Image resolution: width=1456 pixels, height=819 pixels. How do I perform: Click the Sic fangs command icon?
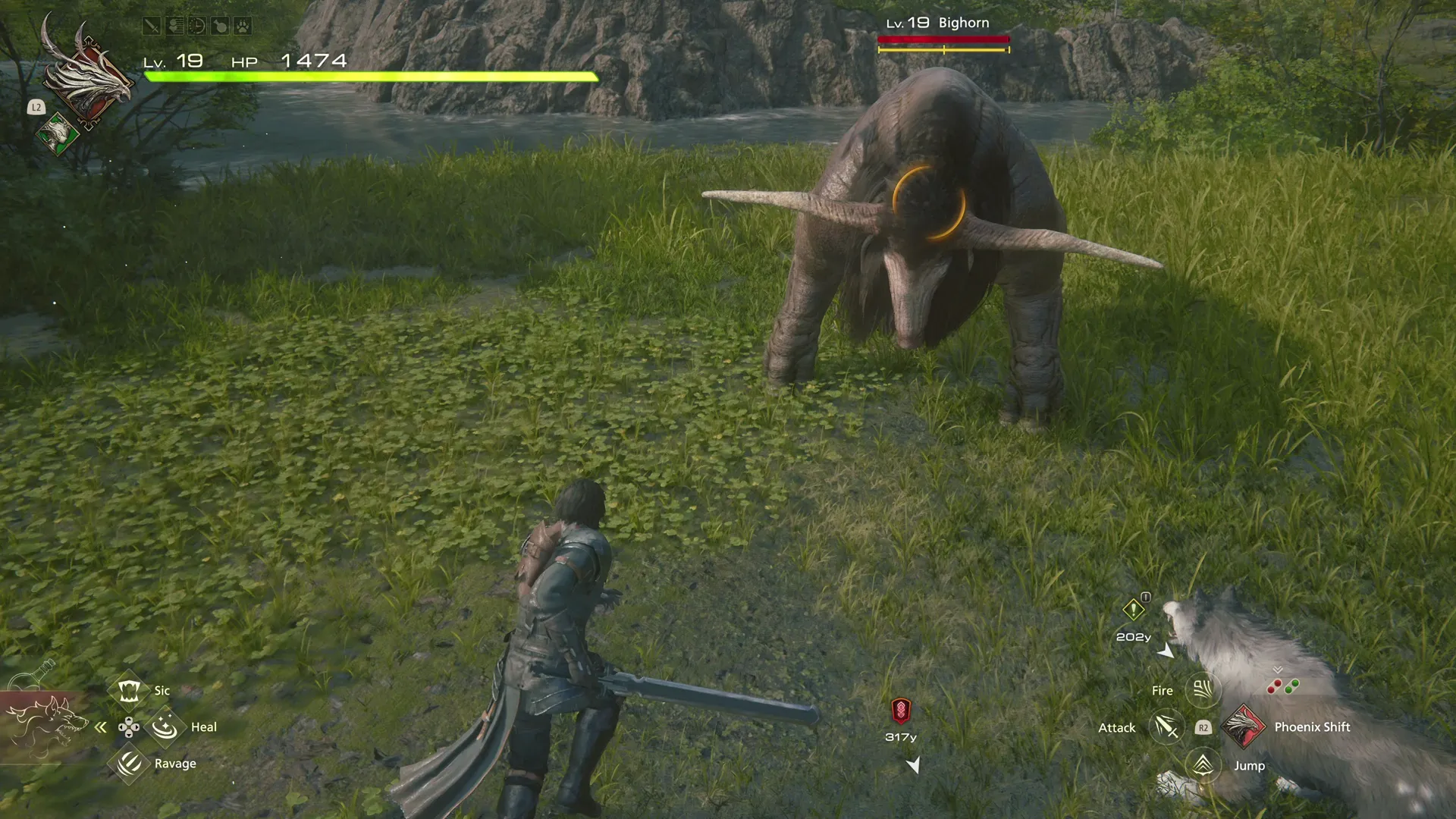130,690
